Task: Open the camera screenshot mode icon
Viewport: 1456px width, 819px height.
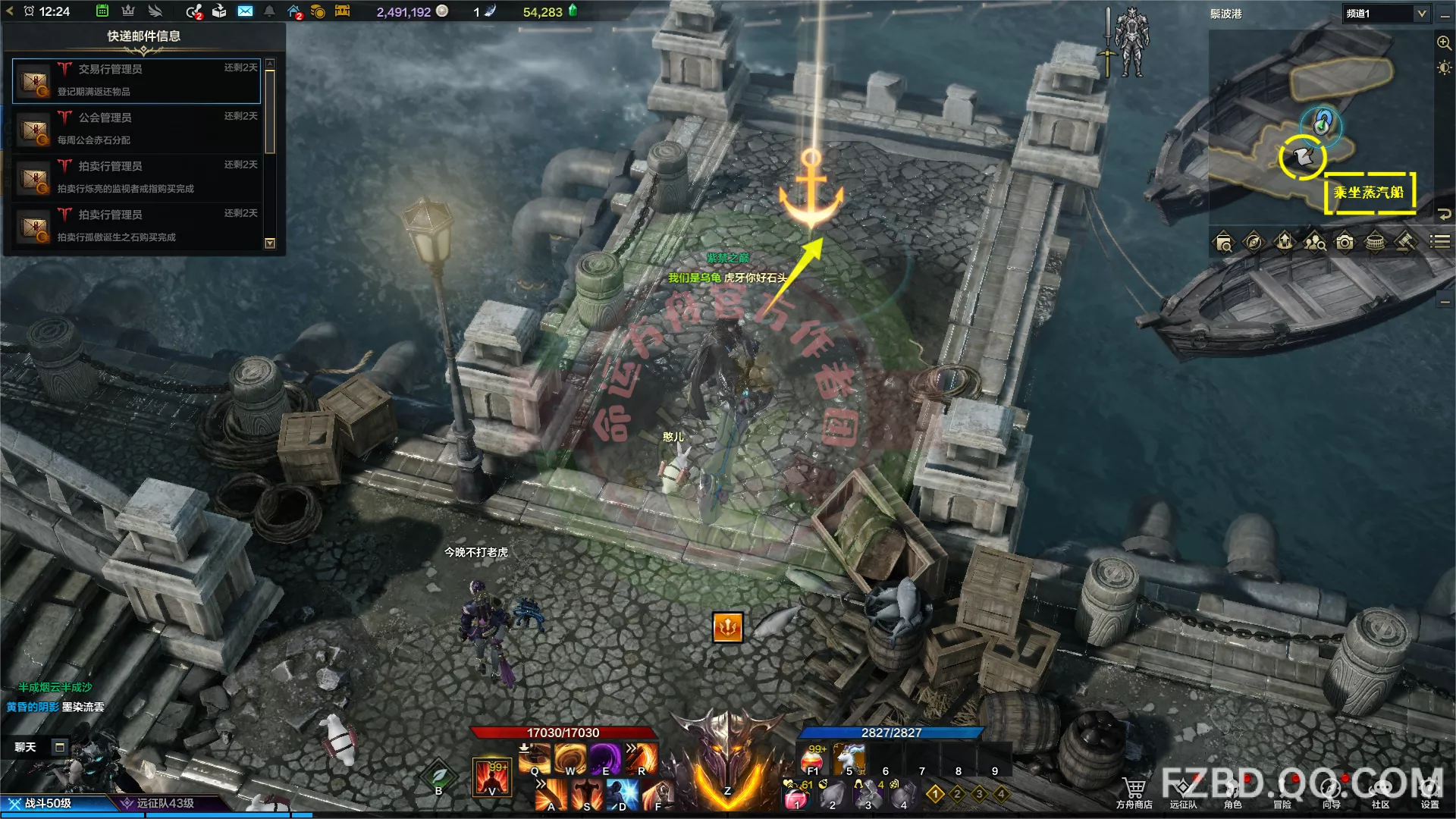Action: 1345,242
